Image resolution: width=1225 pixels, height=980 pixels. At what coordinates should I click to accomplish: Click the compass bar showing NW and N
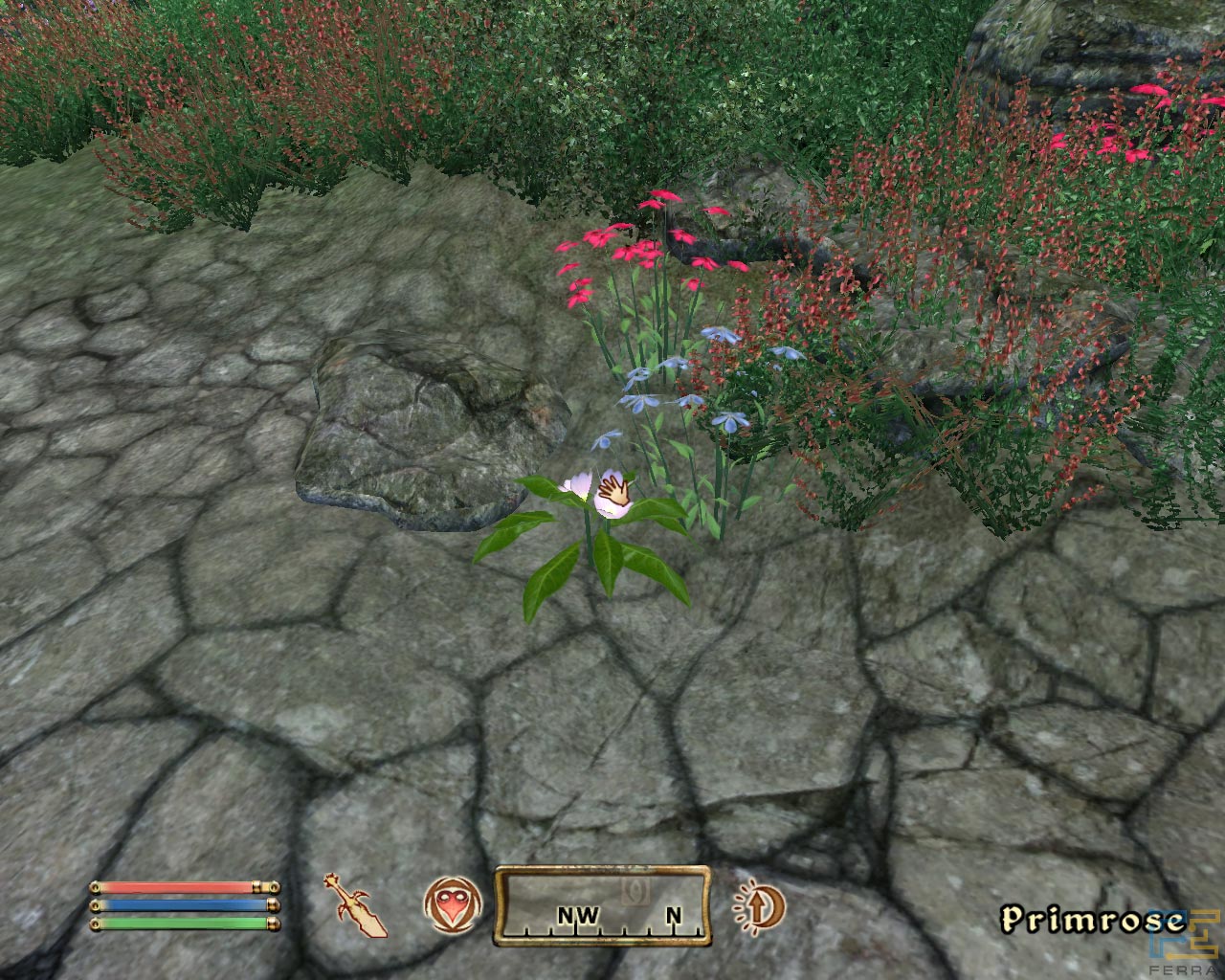coord(602,905)
